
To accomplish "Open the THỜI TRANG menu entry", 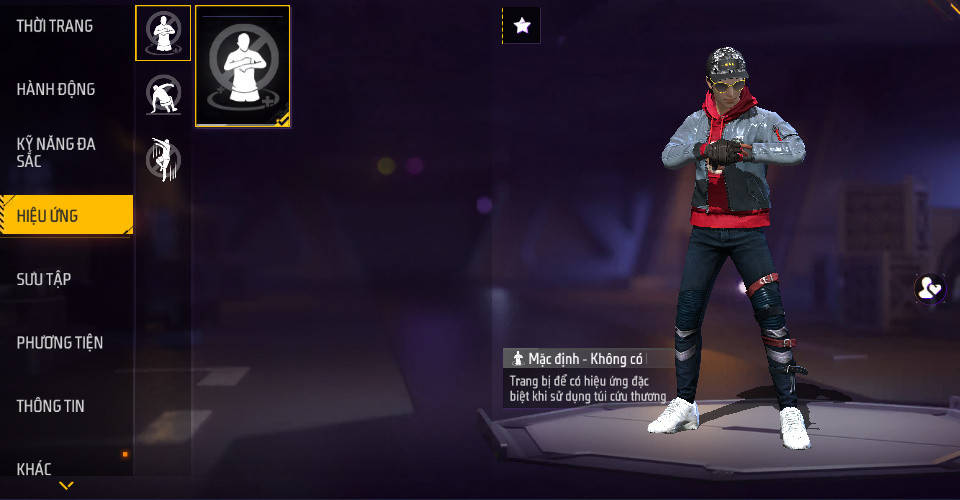I will pyautogui.click(x=55, y=26).
